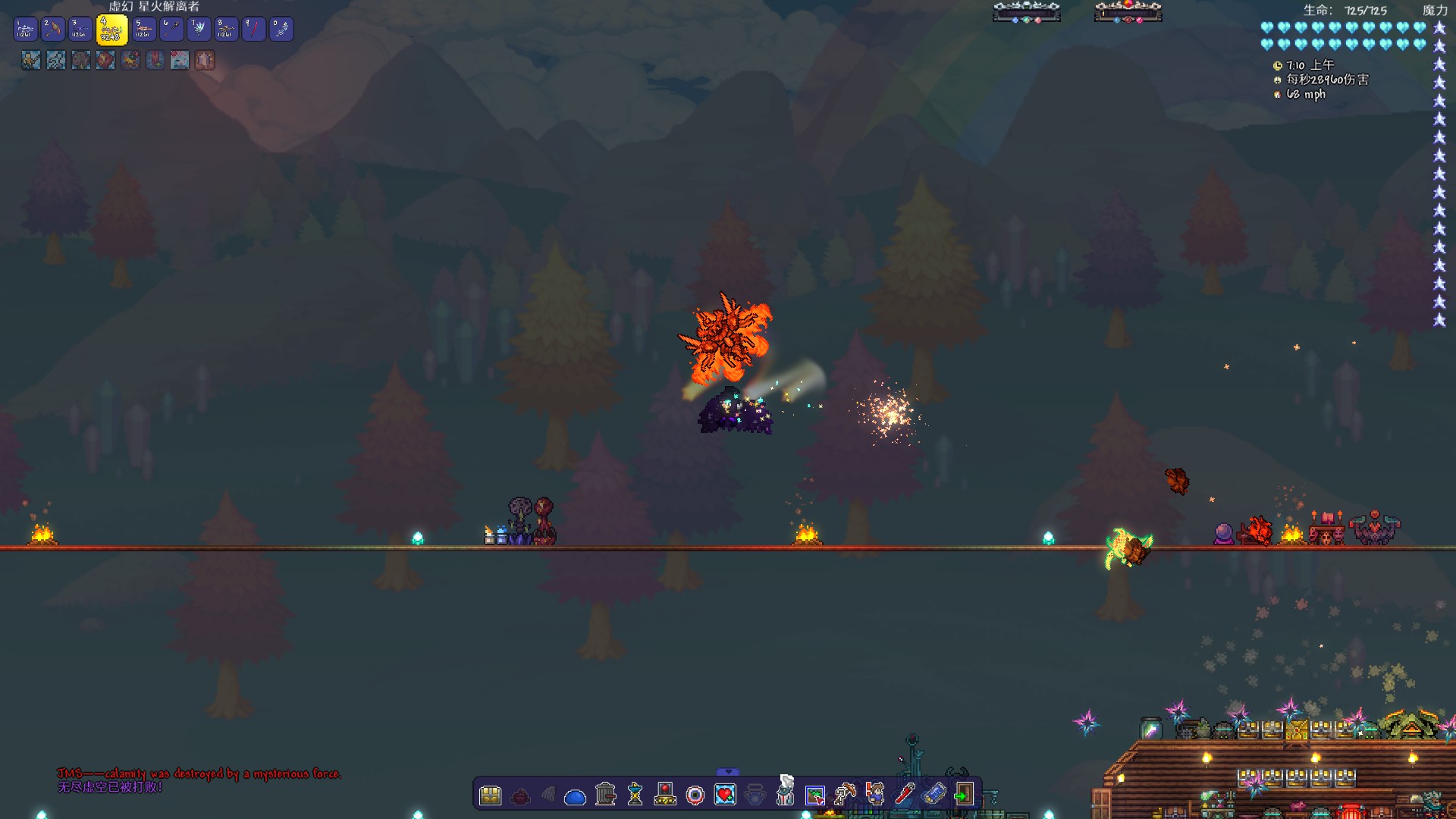
Task: Click the red heart toolbar icon
Action: coord(725,795)
